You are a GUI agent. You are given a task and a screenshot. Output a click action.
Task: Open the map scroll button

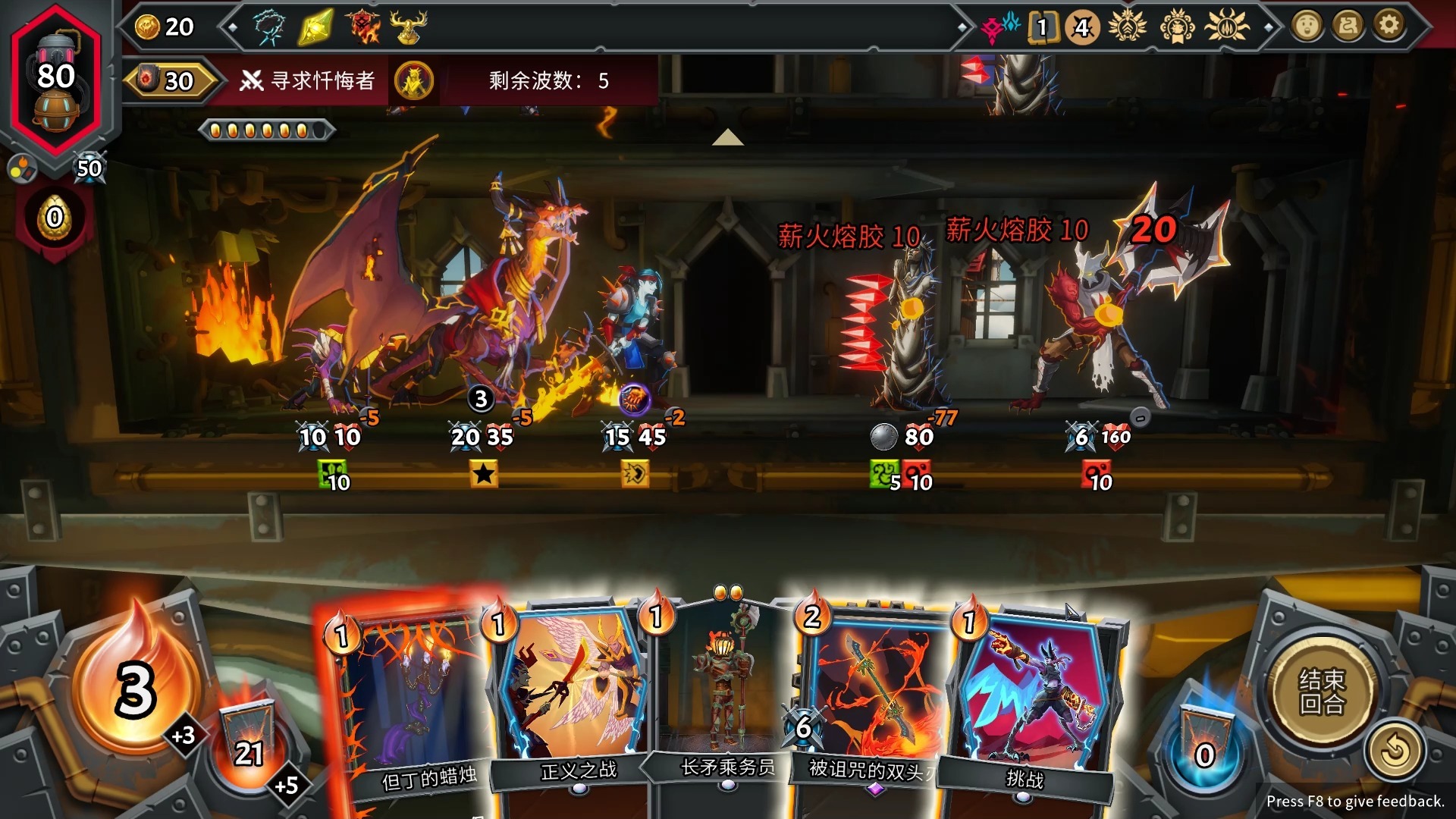[1348, 27]
